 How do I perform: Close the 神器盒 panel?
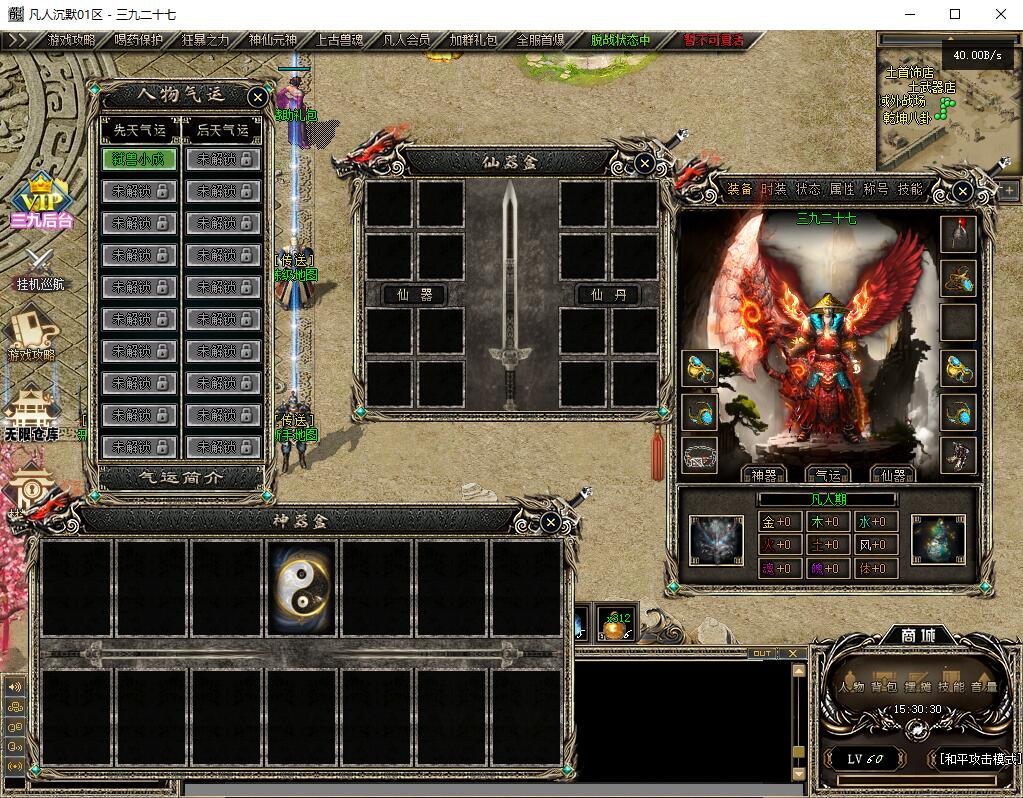(x=550, y=522)
